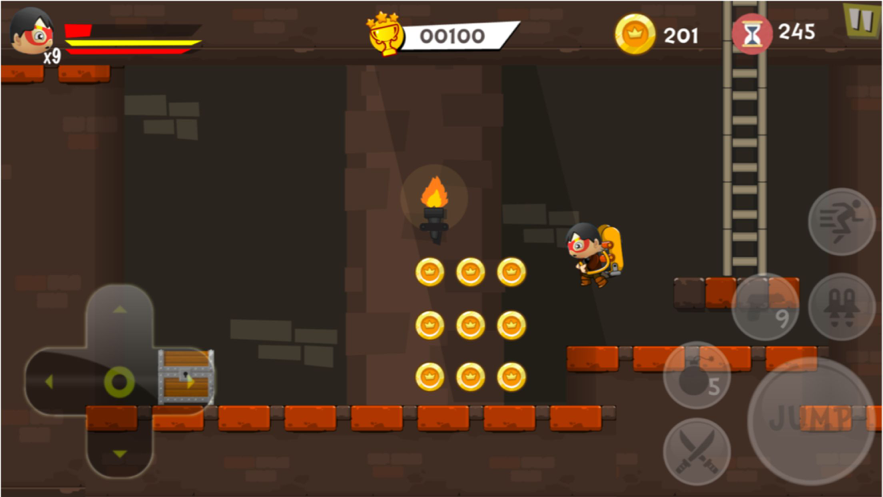Image resolution: width=883 pixels, height=497 pixels.
Task: Activate the jetpack button
Action: (x=841, y=307)
